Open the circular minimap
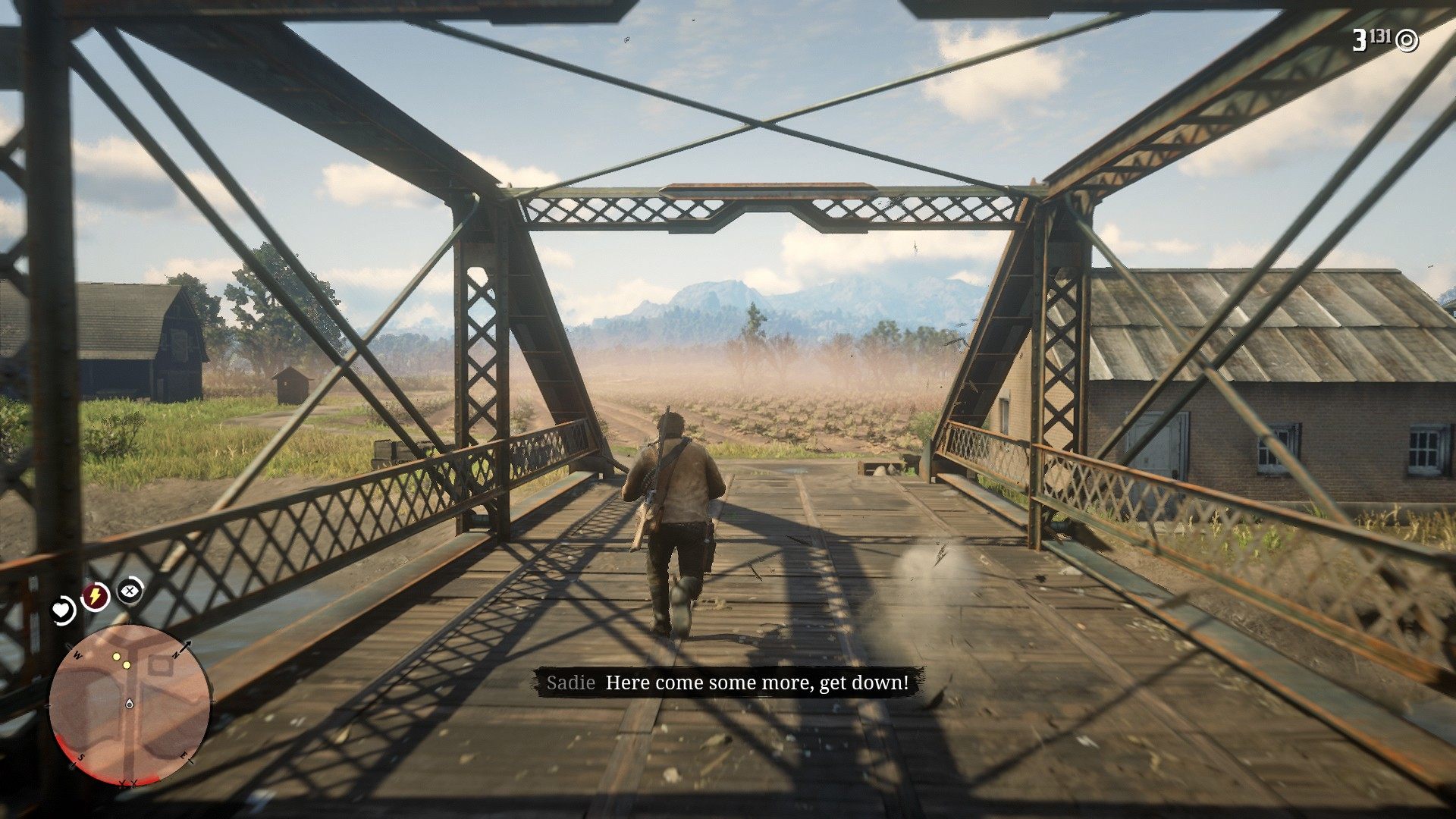This screenshot has height=819, width=1456. (130, 704)
